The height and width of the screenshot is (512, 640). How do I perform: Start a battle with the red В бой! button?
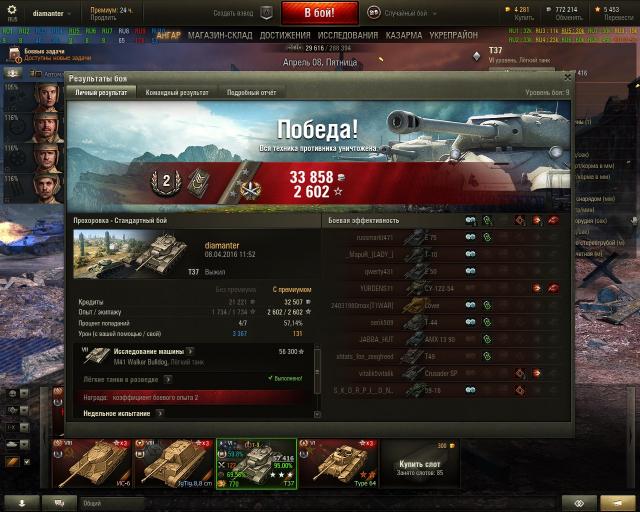319,13
